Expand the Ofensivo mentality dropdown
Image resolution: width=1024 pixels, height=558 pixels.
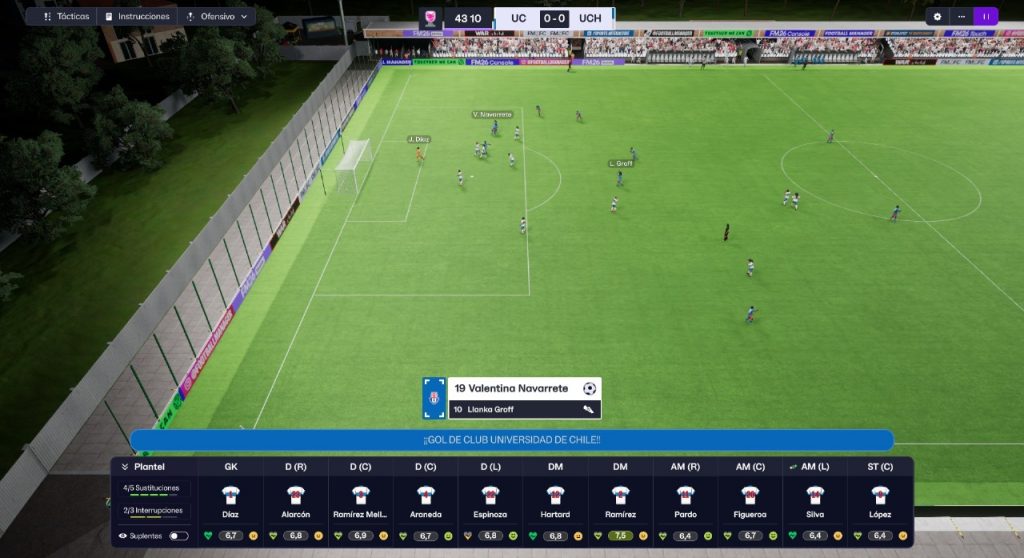pyautogui.click(x=216, y=17)
